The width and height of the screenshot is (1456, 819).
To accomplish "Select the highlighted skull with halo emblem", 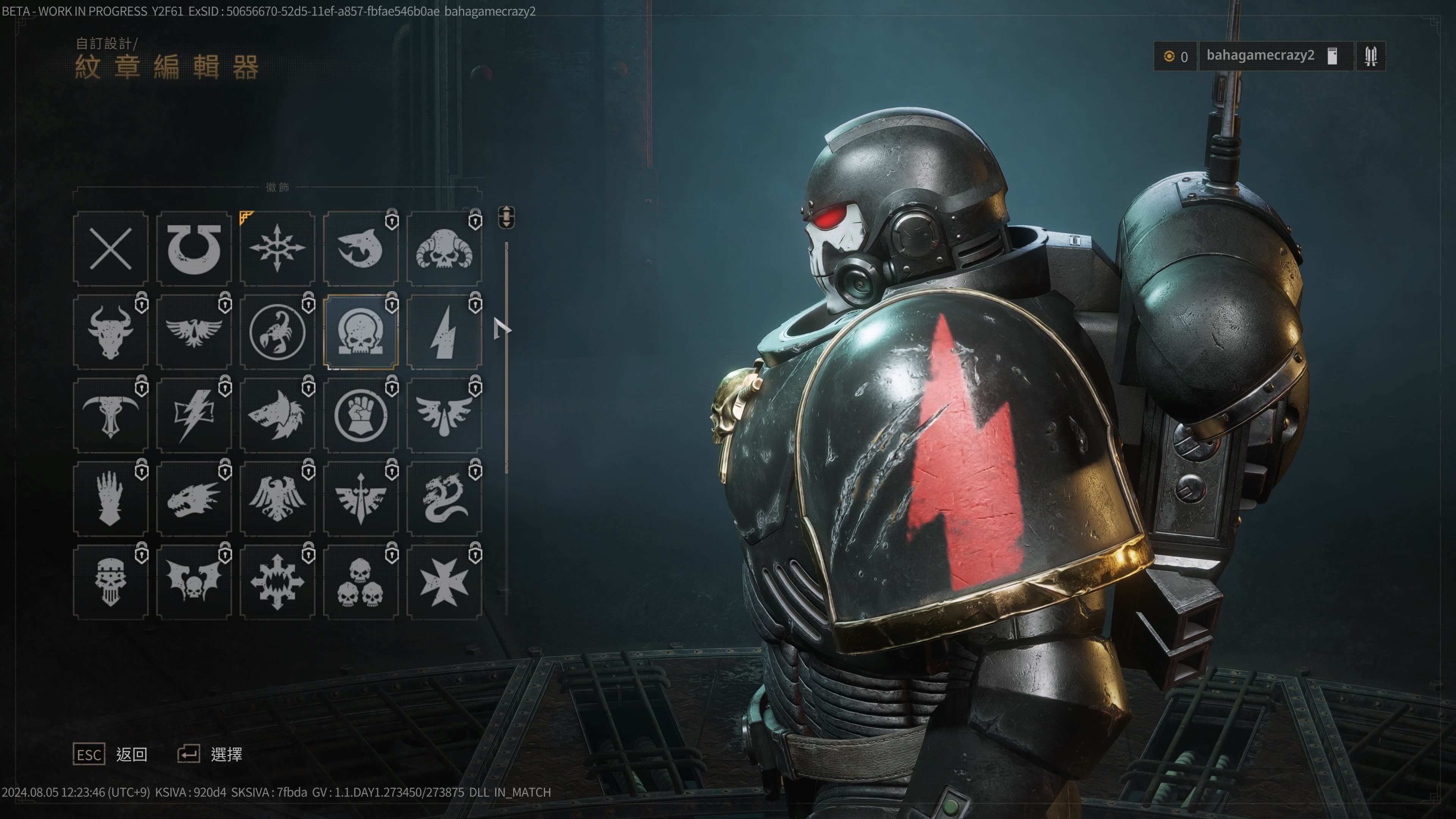I will point(361,332).
